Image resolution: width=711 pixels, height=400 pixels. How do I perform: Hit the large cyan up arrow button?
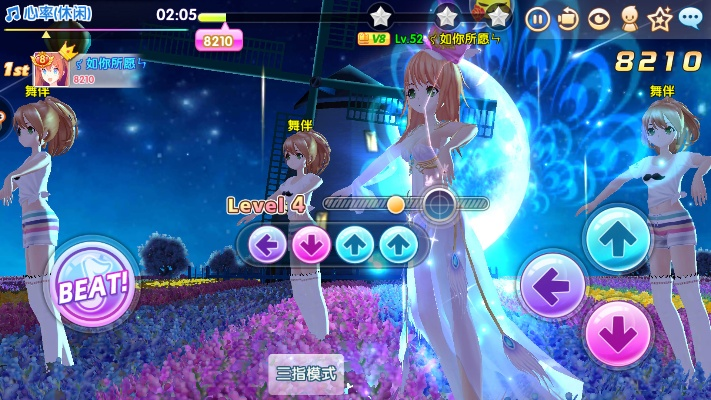click(617, 239)
